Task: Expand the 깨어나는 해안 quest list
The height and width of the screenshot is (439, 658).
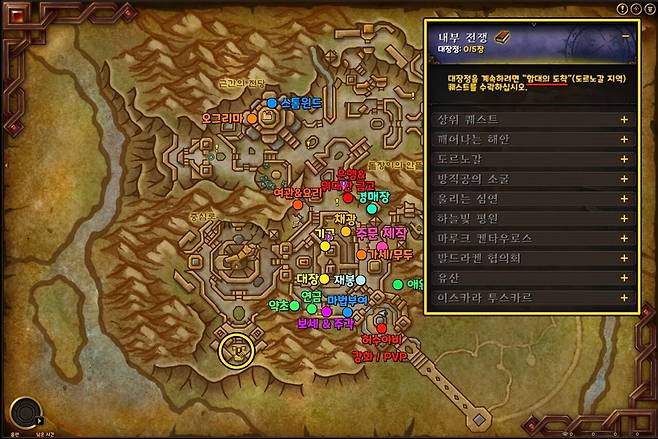Action: (x=623, y=137)
